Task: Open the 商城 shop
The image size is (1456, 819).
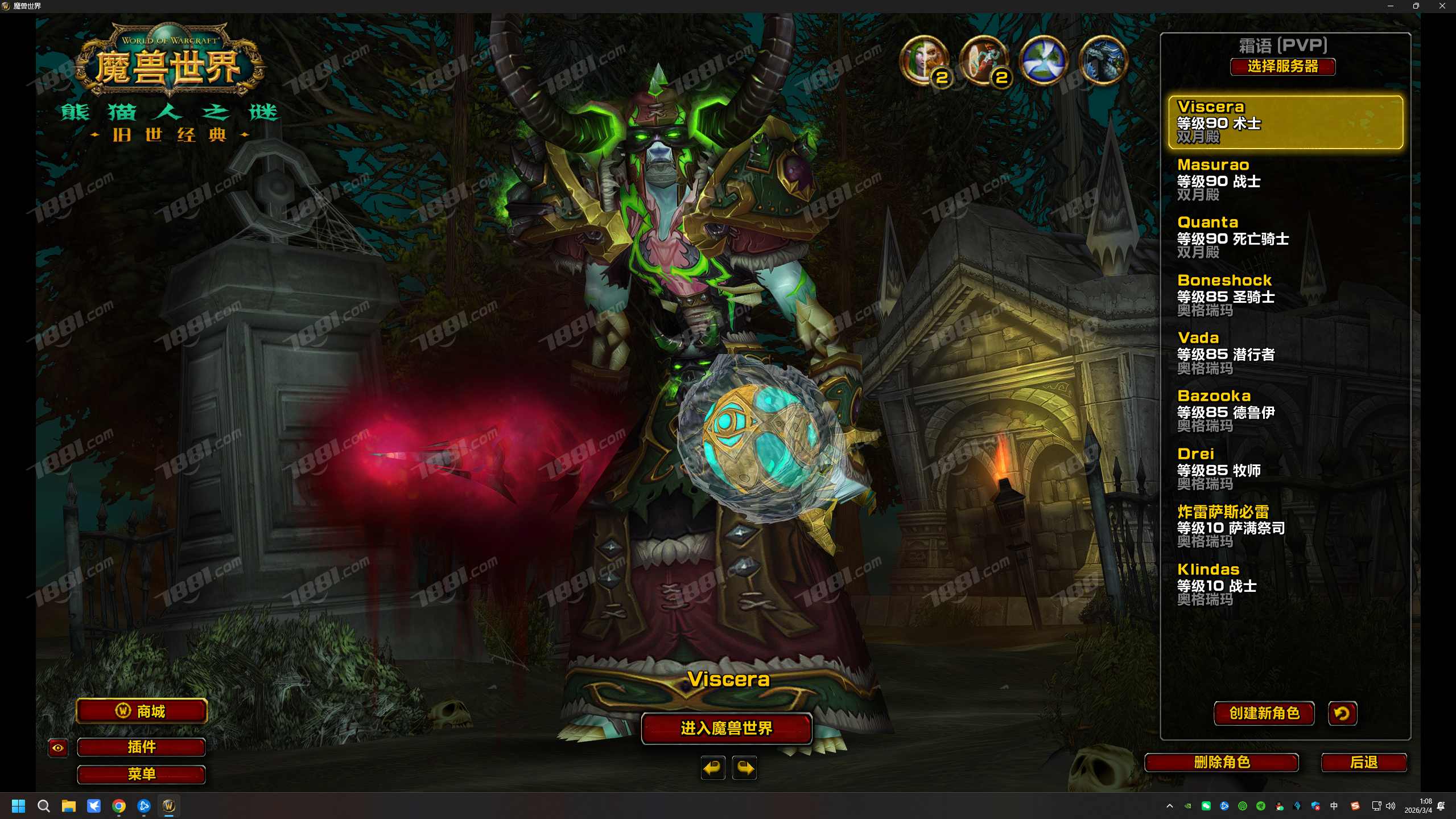Action: (142, 711)
